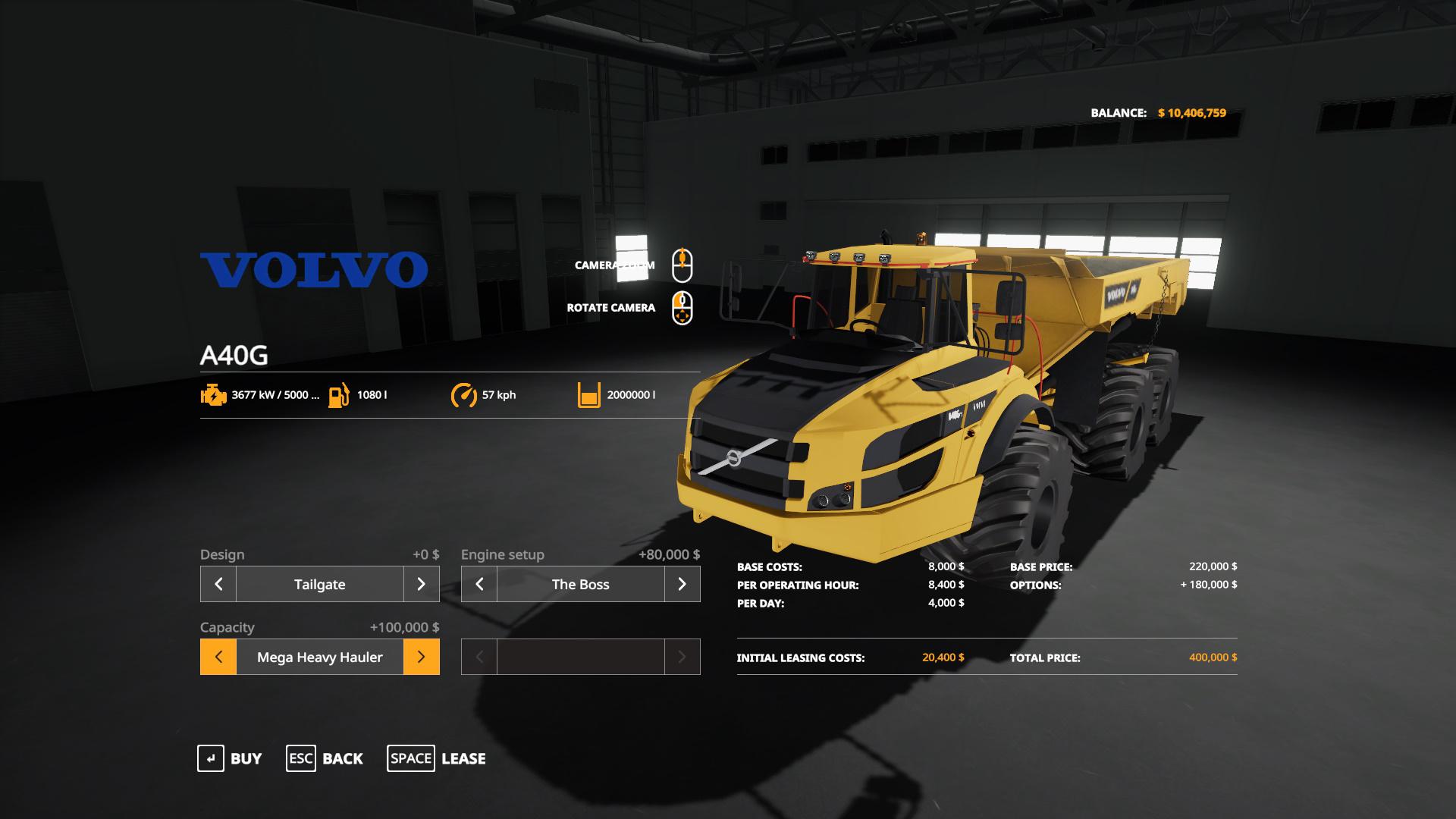The image size is (1456, 819).
Task: Choose next Capacity after Mega Heavy Hauler
Action: coord(421,657)
